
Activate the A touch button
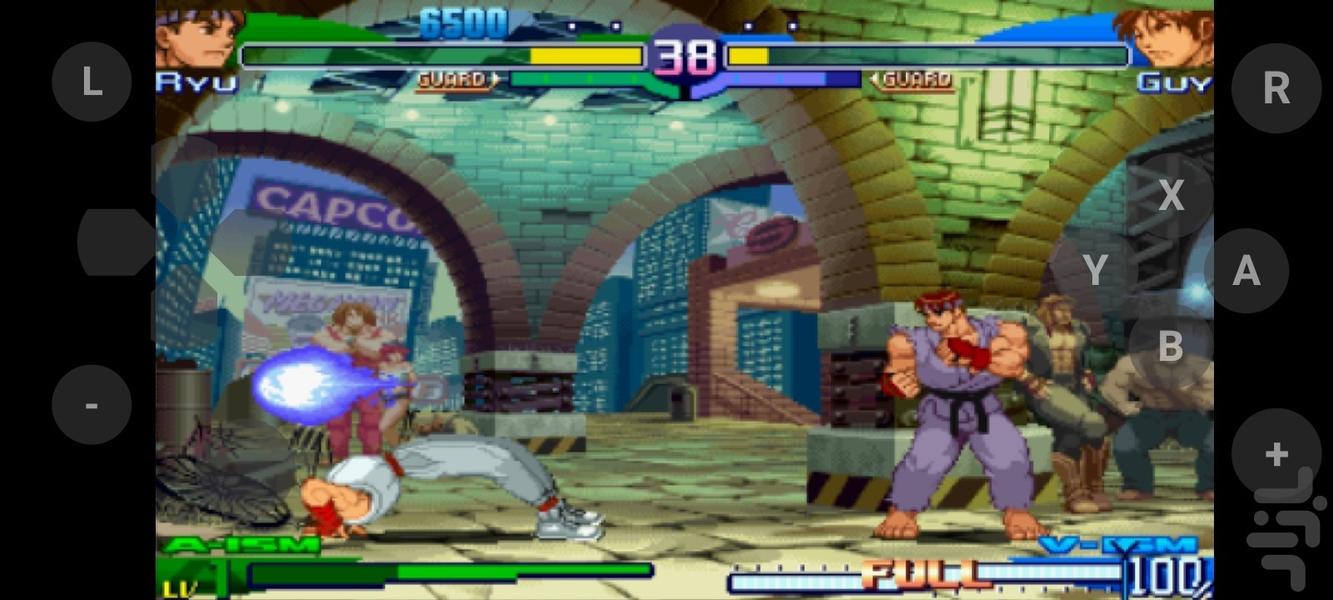click(x=1246, y=270)
